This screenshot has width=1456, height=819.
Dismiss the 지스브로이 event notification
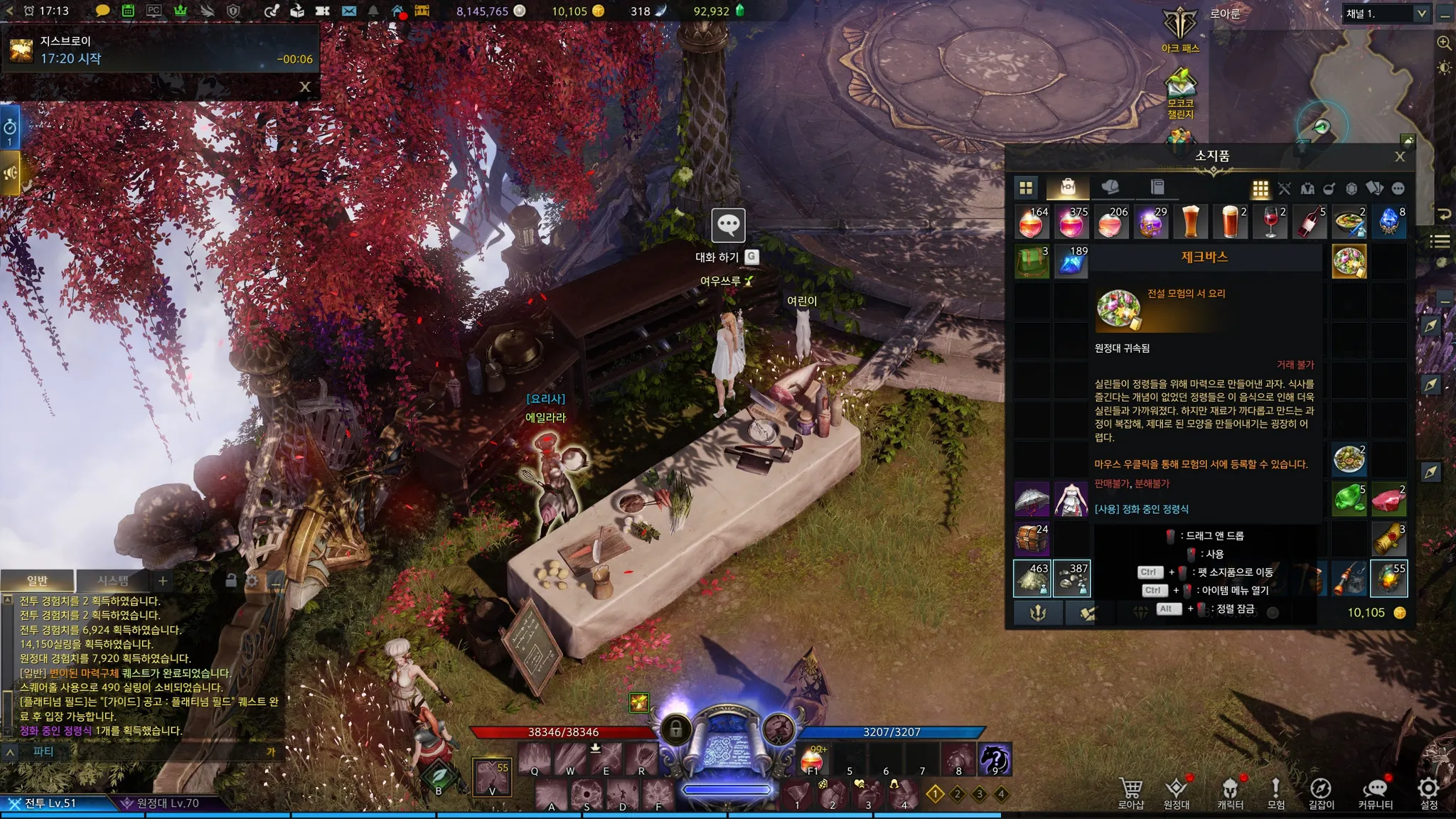click(305, 87)
